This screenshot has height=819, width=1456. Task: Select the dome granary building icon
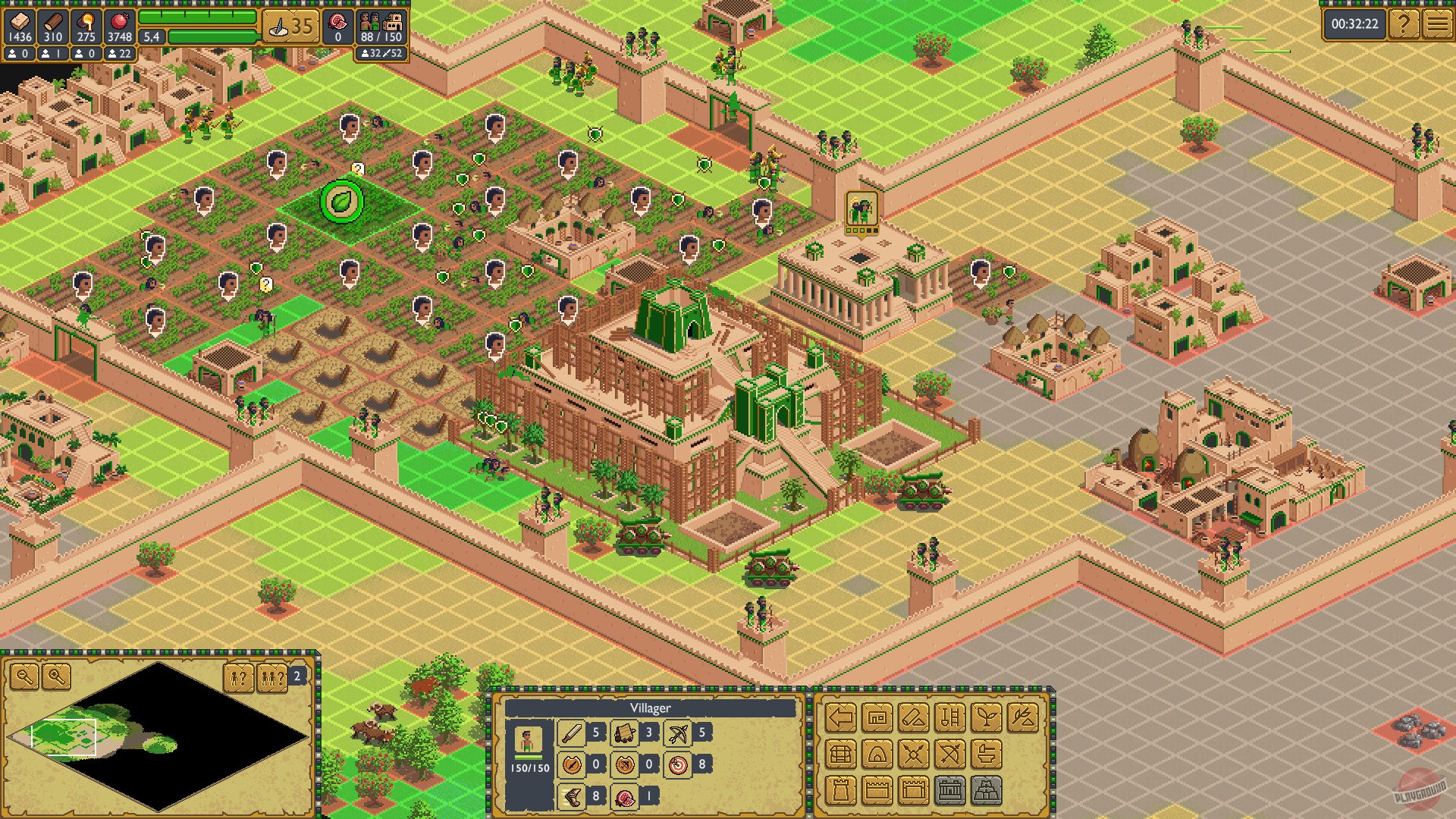877,755
